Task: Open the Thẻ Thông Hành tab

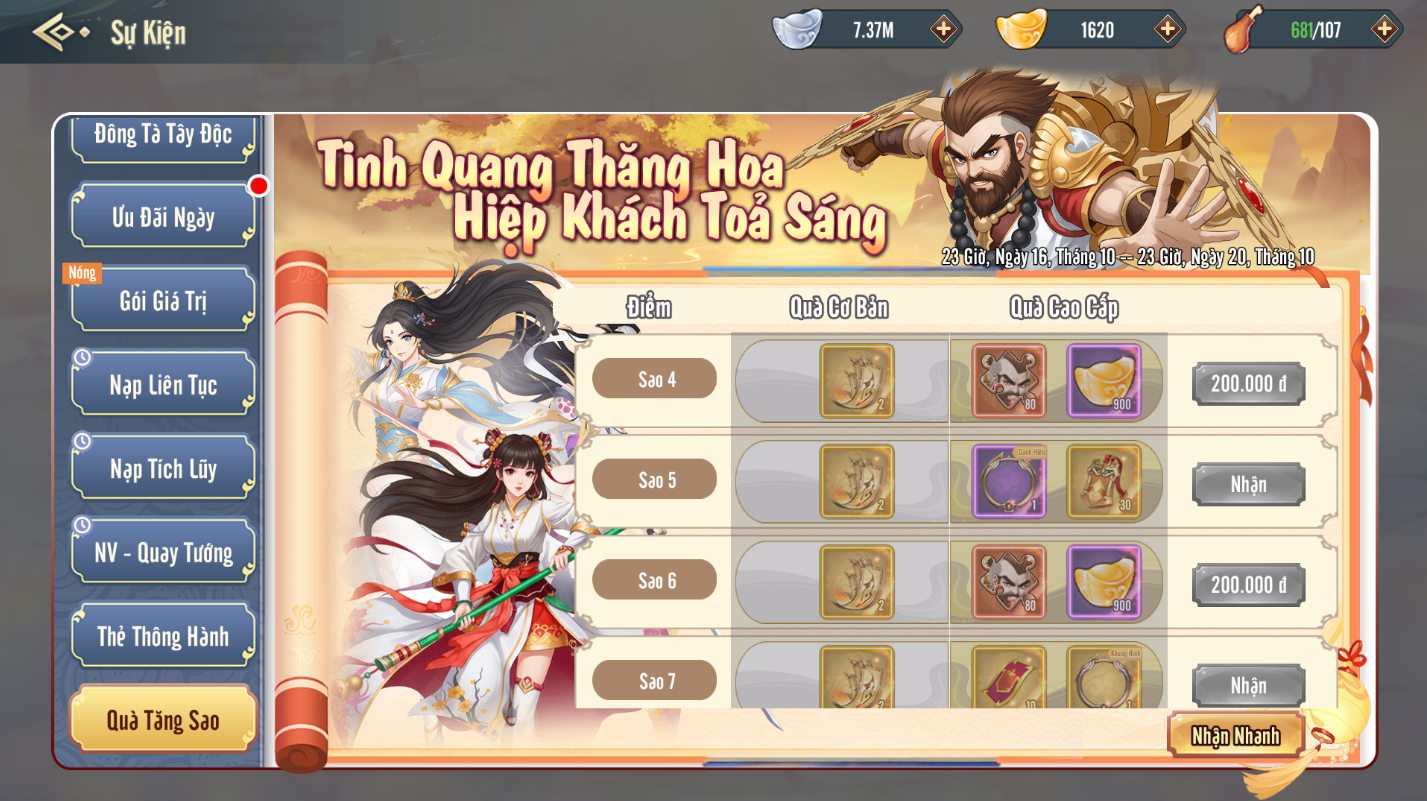Action: pyautogui.click(x=163, y=636)
